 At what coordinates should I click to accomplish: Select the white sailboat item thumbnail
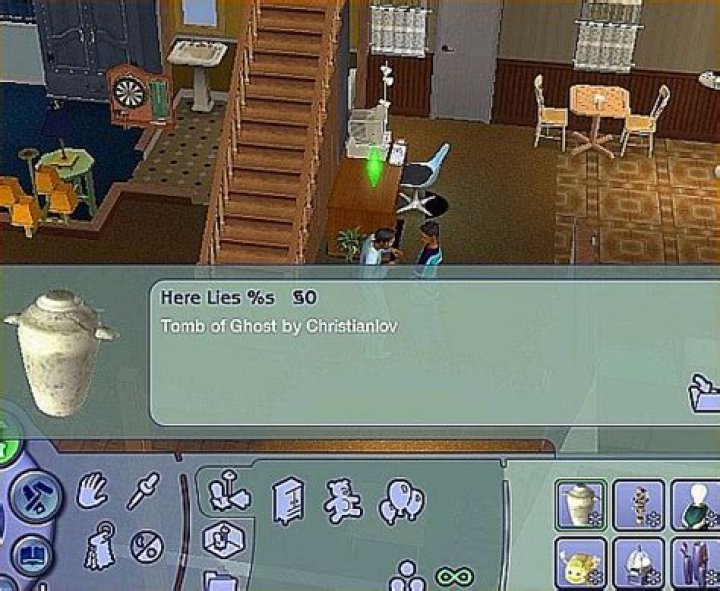coord(639,564)
